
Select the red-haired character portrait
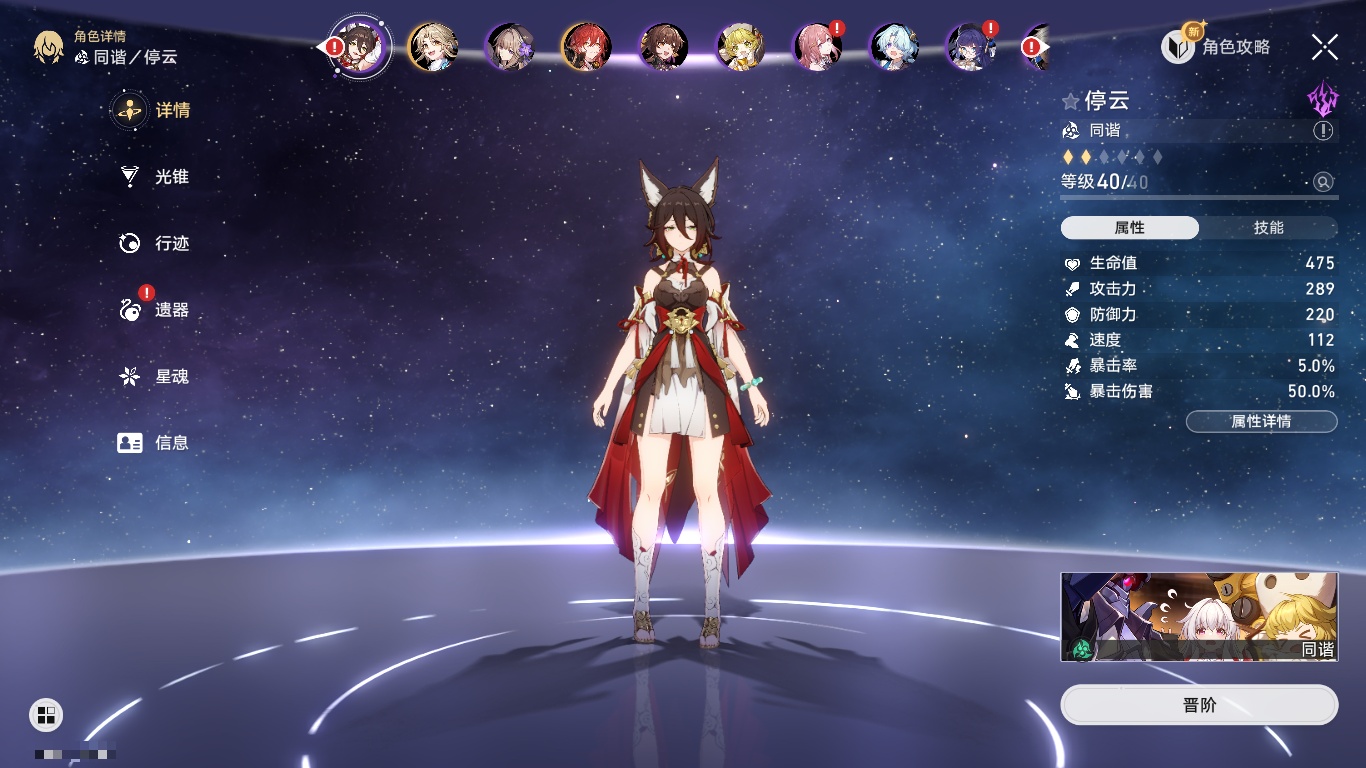click(586, 47)
